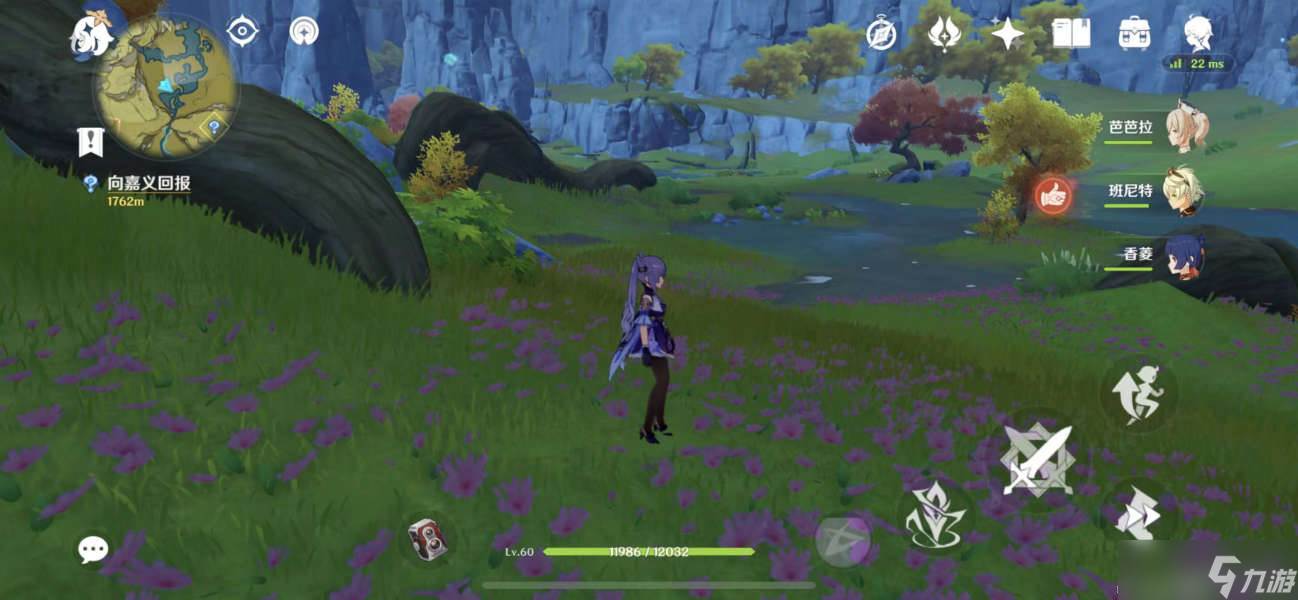Open the compass events icon

(x=880, y=35)
